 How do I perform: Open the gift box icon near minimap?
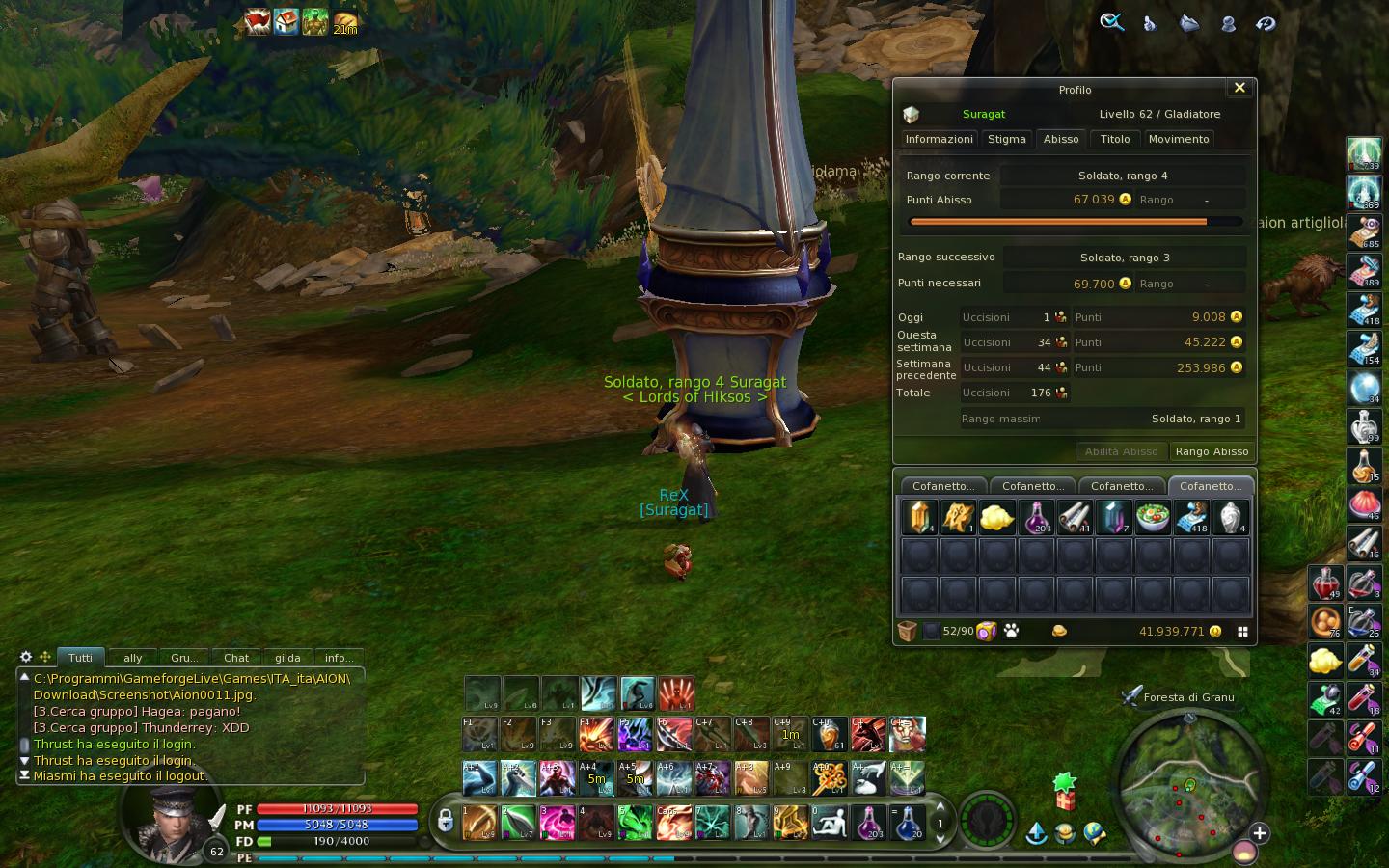pyautogui.click(x=1065, y=792)
